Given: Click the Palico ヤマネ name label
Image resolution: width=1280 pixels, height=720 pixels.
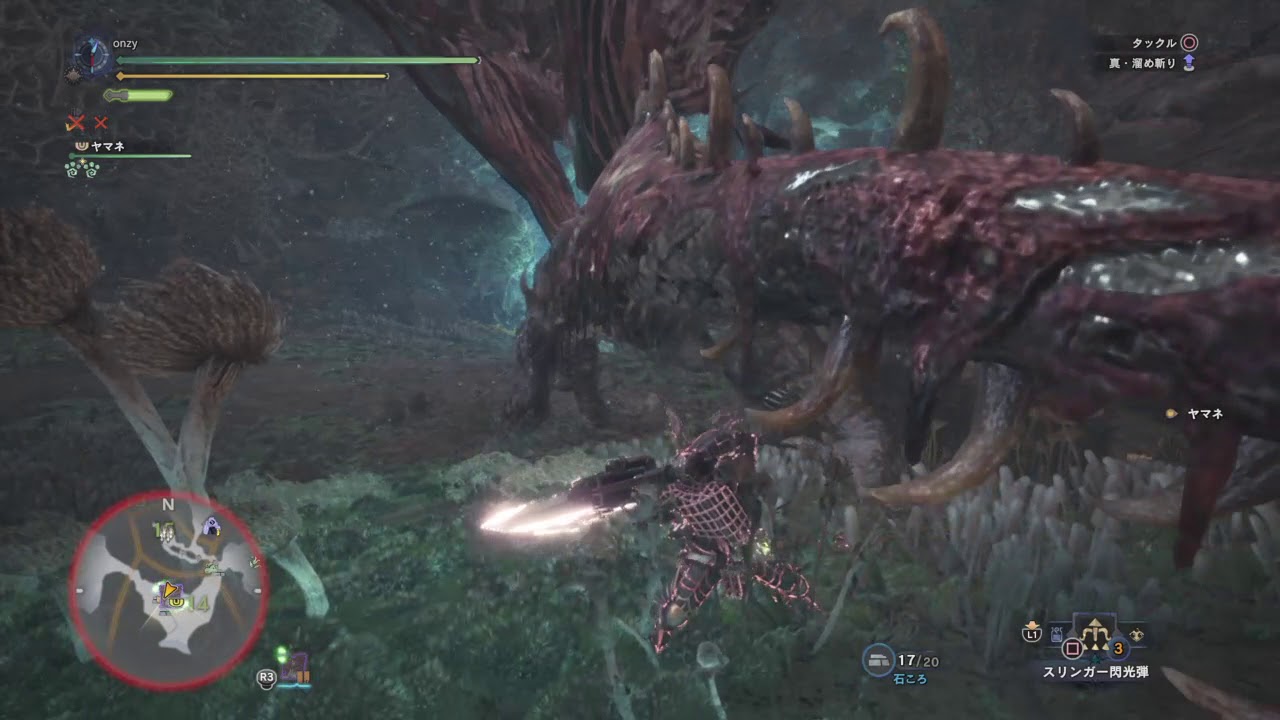Looking at the screenshot, I should pyautogui.click(x=100, y=146).
